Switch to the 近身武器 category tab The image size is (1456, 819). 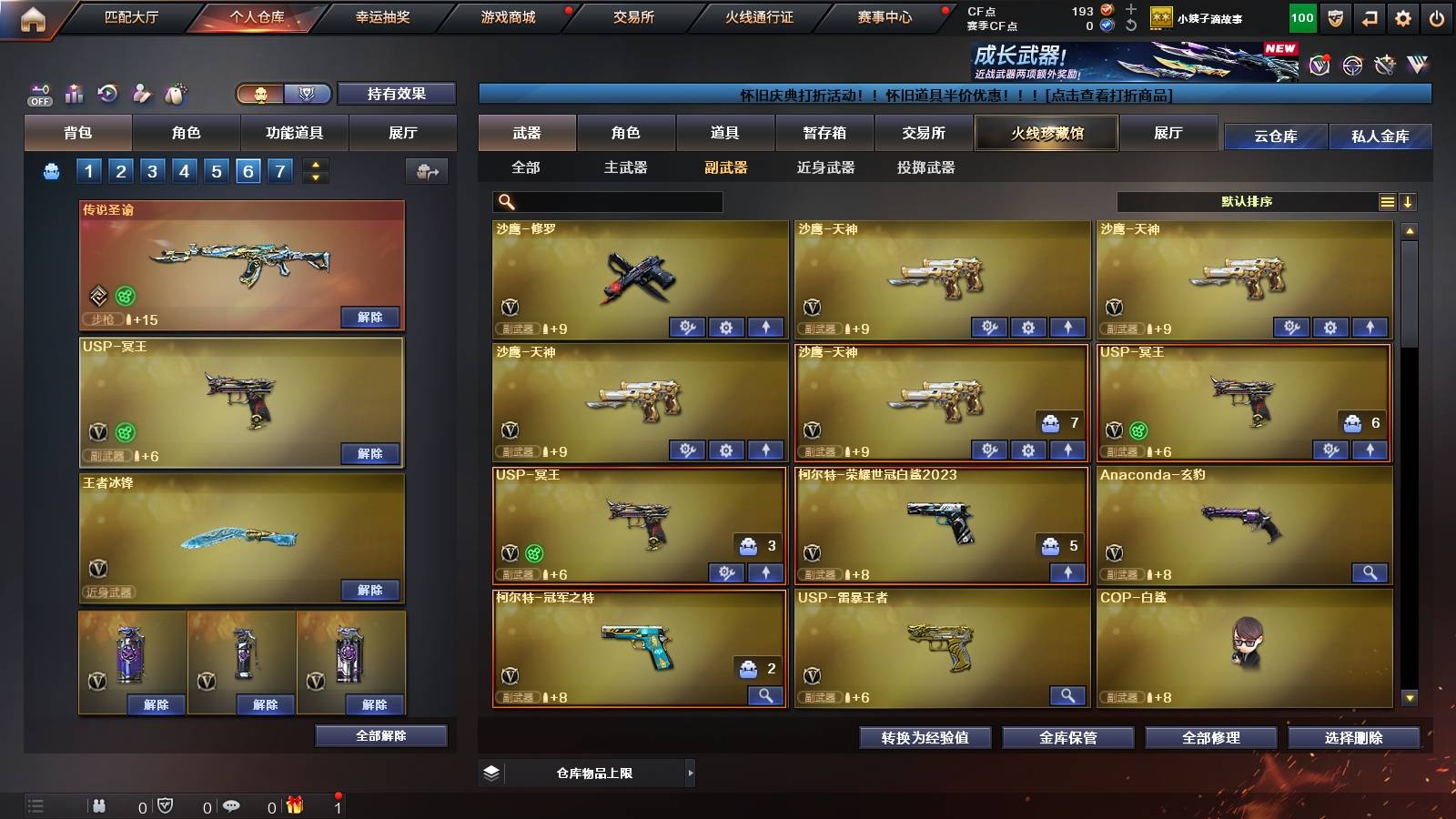824,168
